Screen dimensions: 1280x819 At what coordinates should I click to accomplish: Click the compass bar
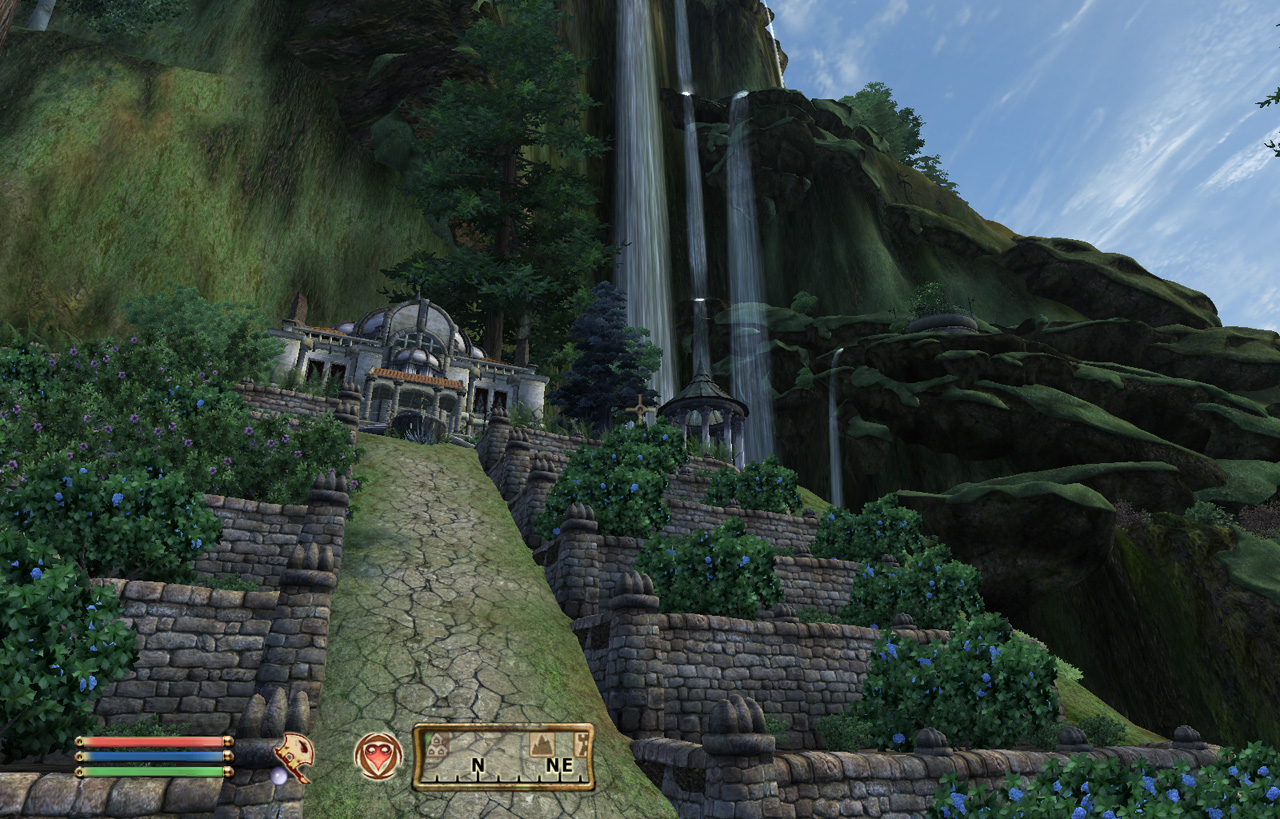[x=503, y=758]
